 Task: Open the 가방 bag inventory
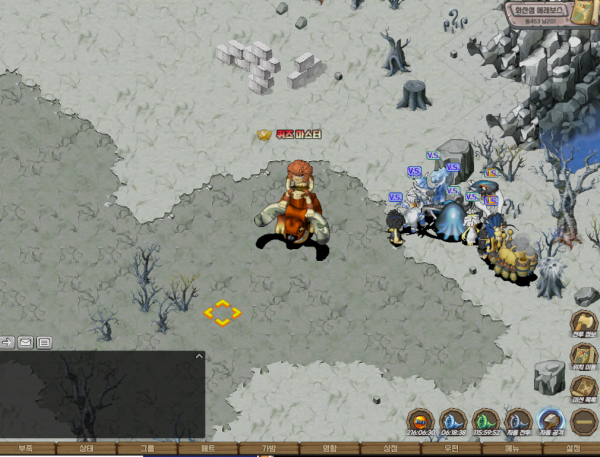269,450
